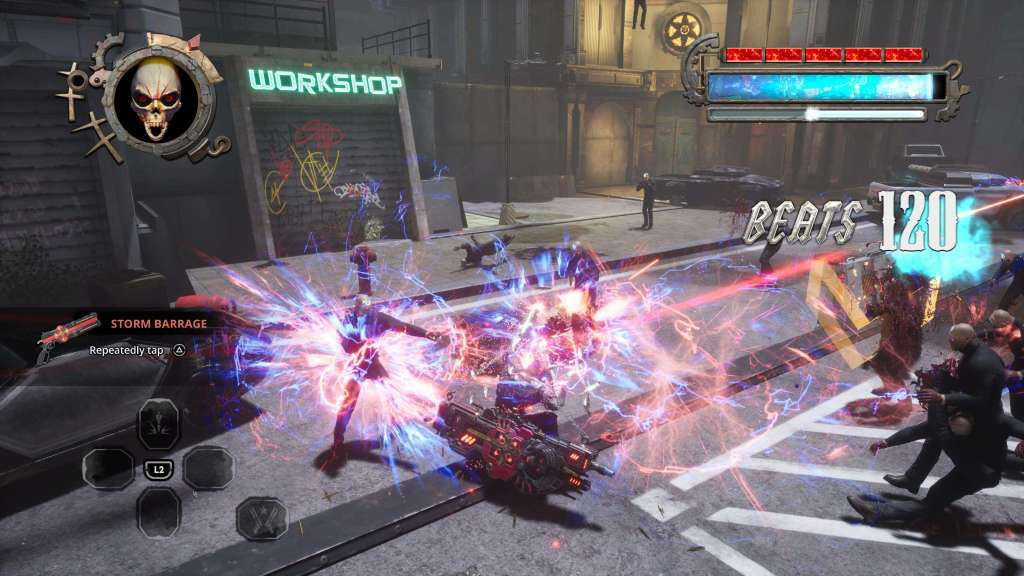Click the skull character portrait

[x=156, y=98]
